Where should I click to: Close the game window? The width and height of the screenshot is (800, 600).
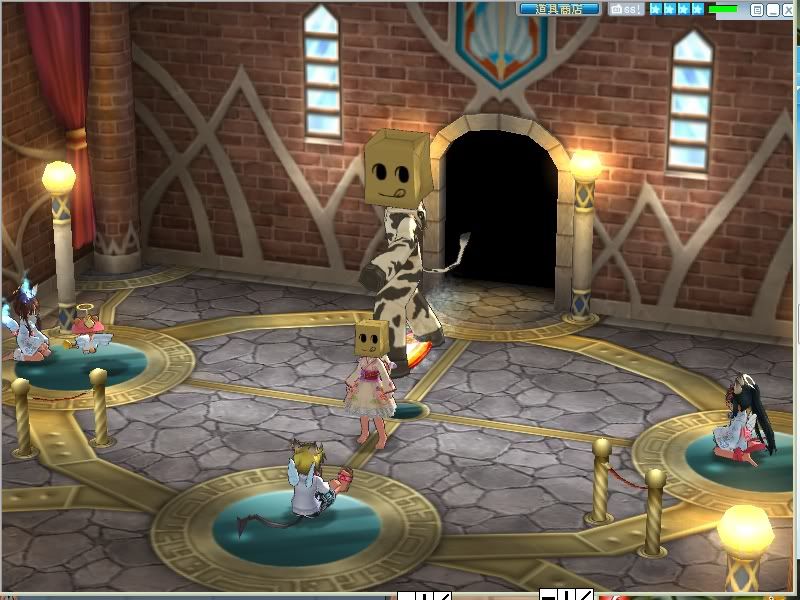(787, 10)
